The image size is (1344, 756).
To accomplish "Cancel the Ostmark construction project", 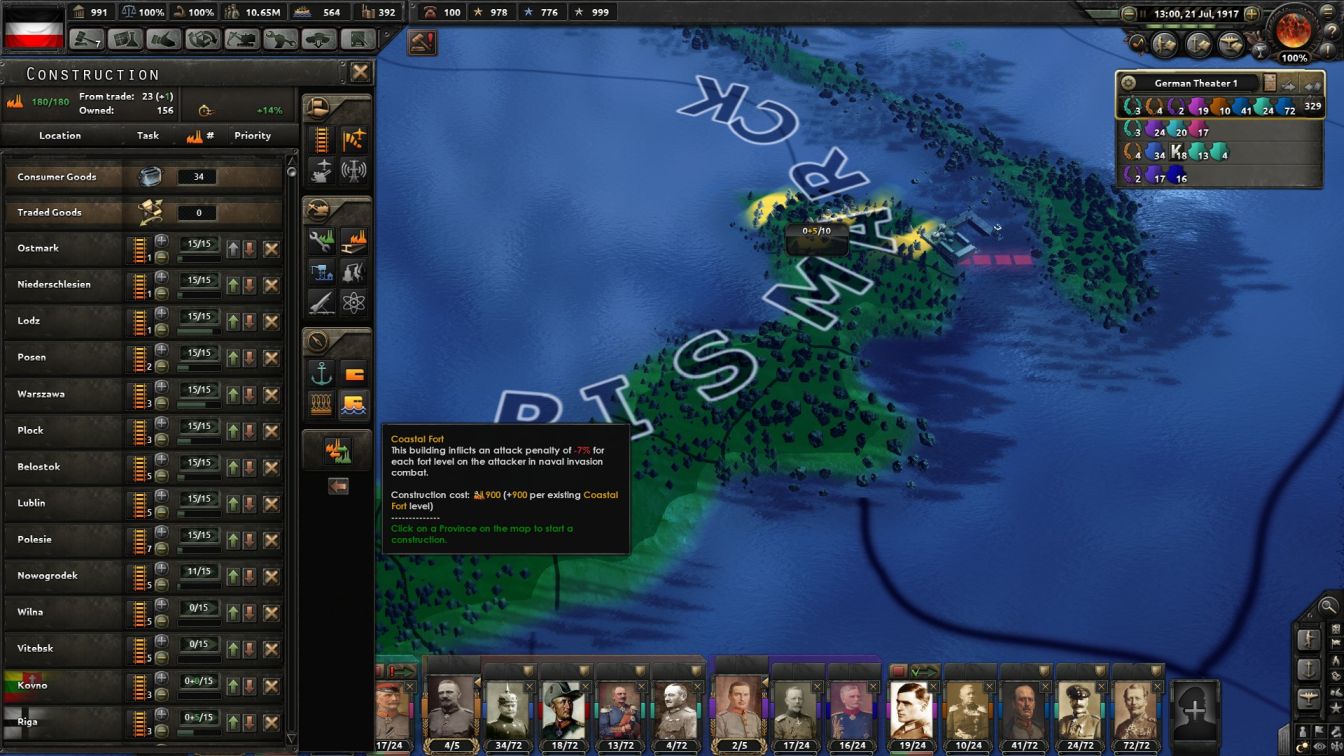I will point(270,248).
